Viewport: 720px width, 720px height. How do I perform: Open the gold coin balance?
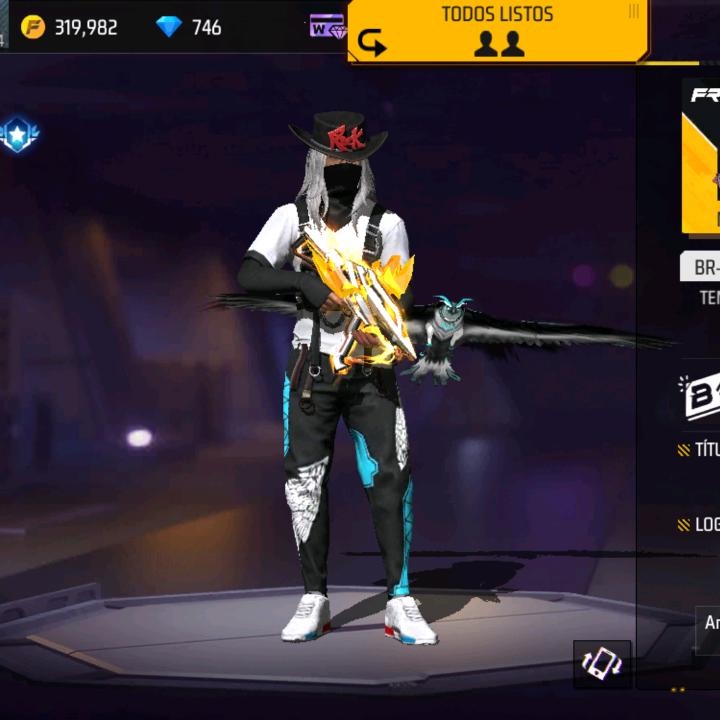(70, 27)
